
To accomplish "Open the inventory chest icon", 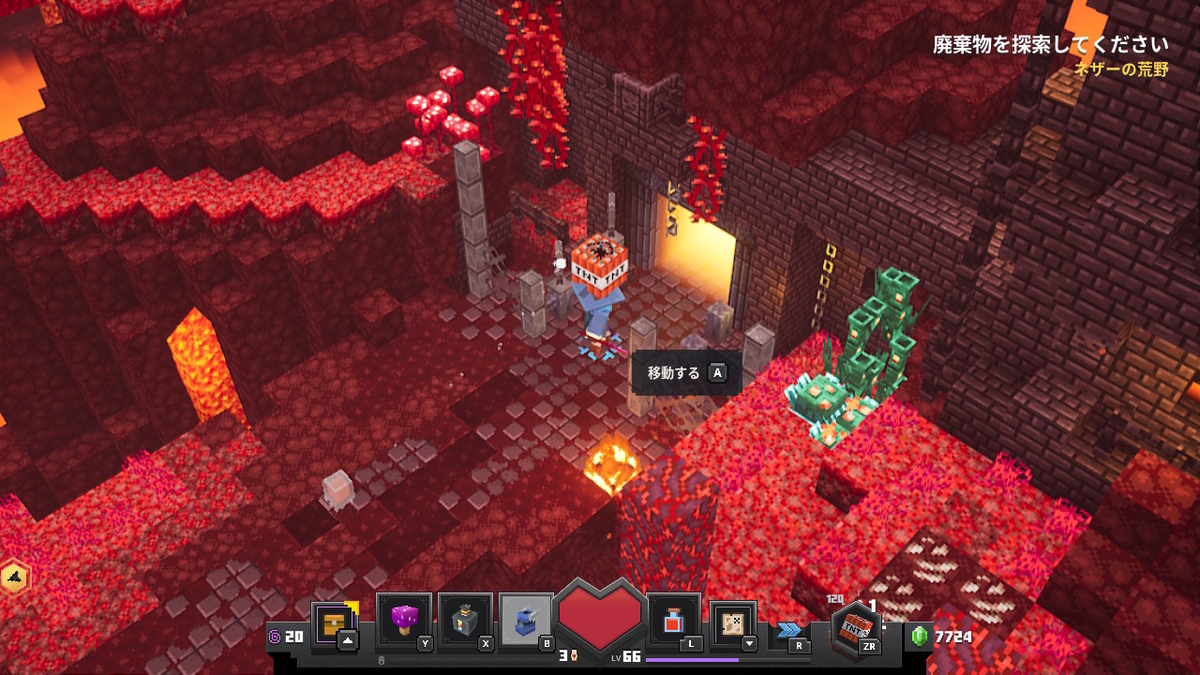I will click(333, 622).
